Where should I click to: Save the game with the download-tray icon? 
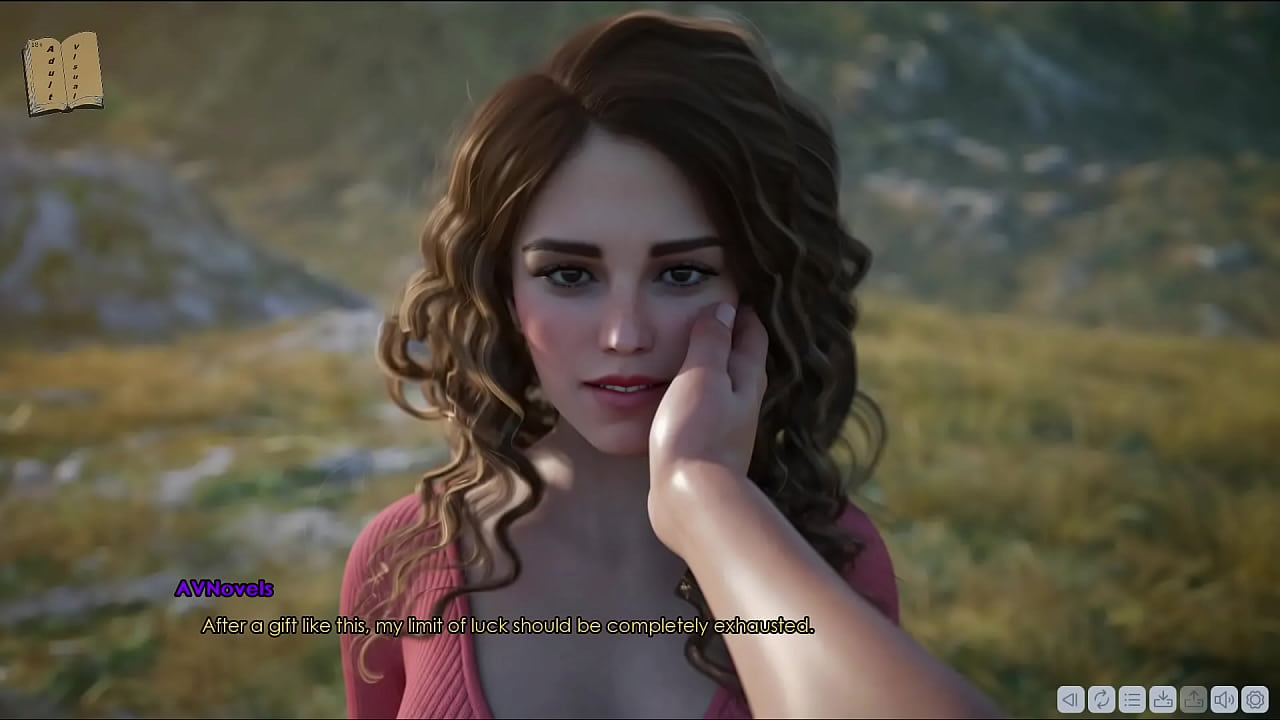pos(1163,700)
